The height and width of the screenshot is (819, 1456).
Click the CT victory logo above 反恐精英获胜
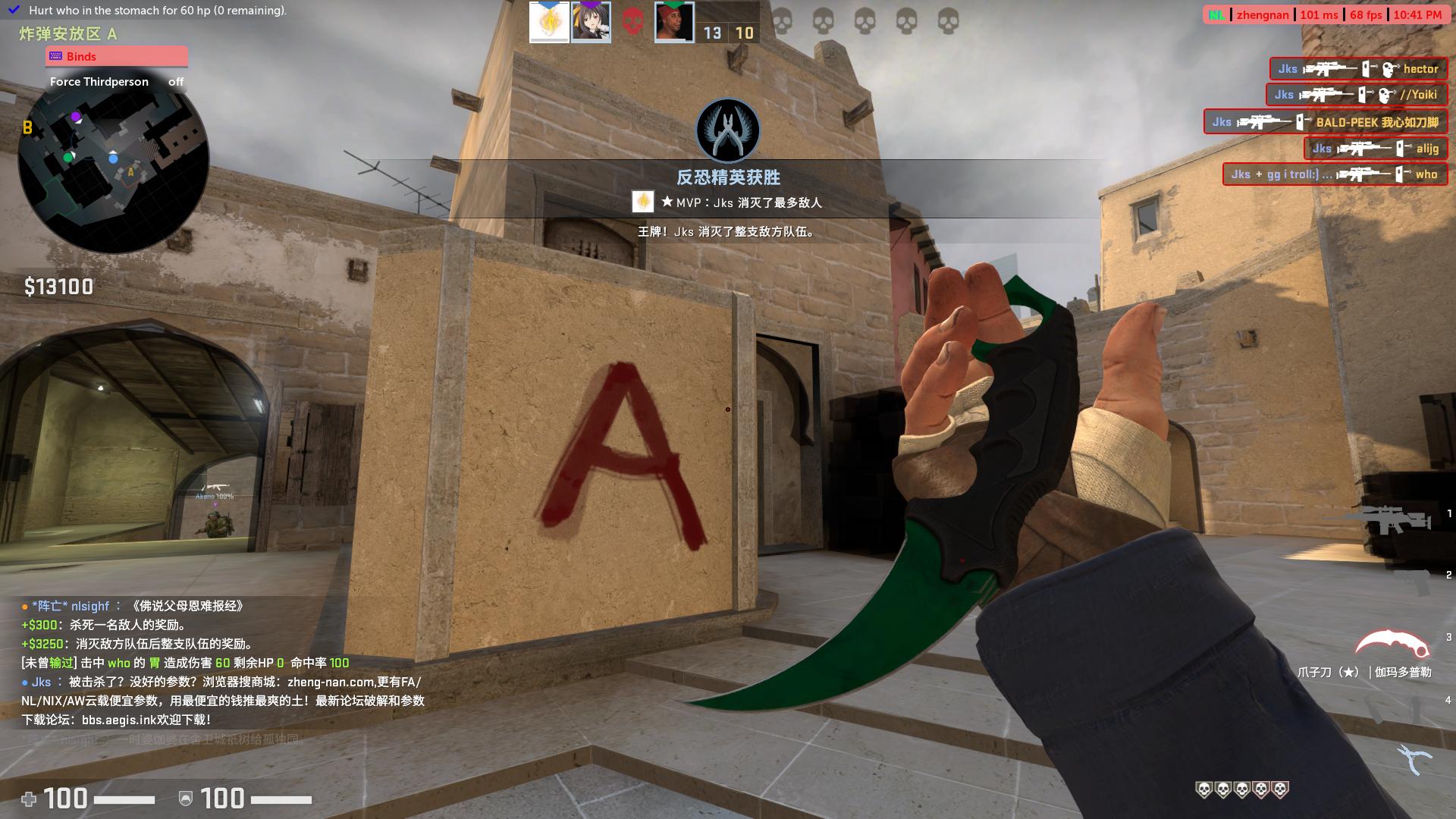[728, 130]
